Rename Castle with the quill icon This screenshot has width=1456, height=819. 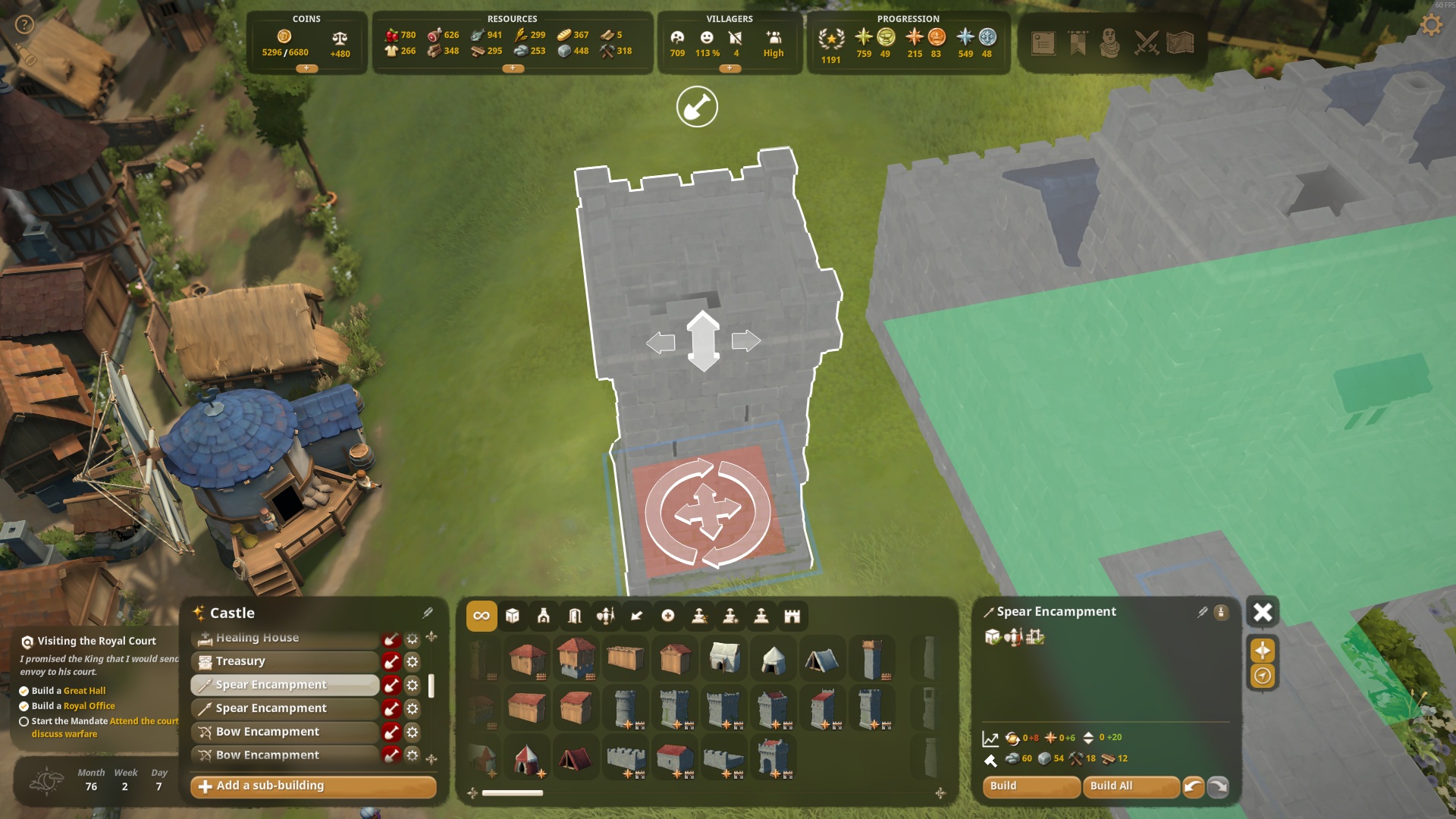[428, 613]
